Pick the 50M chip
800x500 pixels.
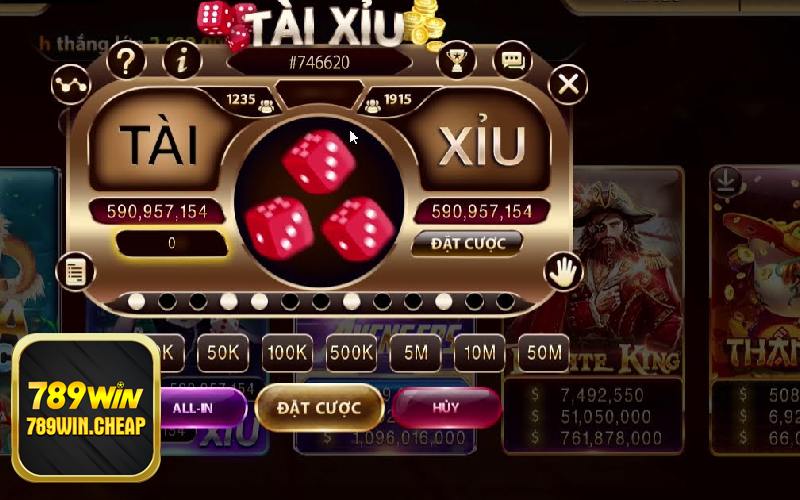[543, 352]
